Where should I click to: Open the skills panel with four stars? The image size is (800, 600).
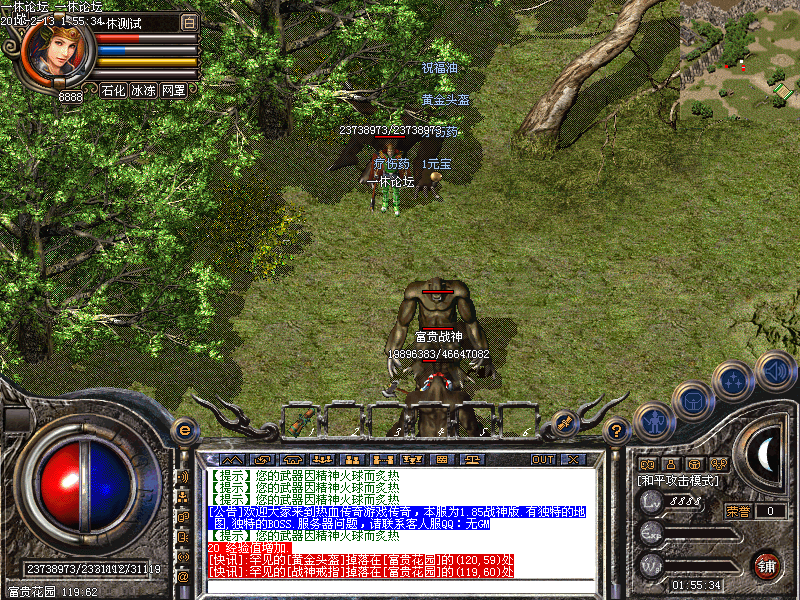click(x=735, y=380)
